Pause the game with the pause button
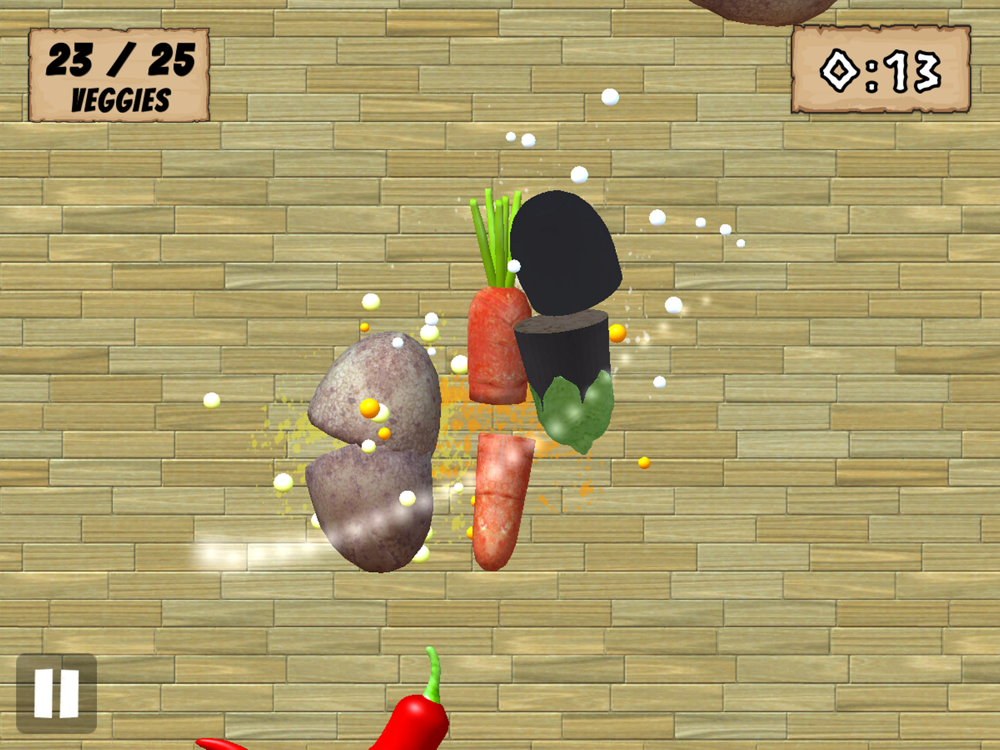The height and width of the screenshot is (750, 1000). pos(56,693)
